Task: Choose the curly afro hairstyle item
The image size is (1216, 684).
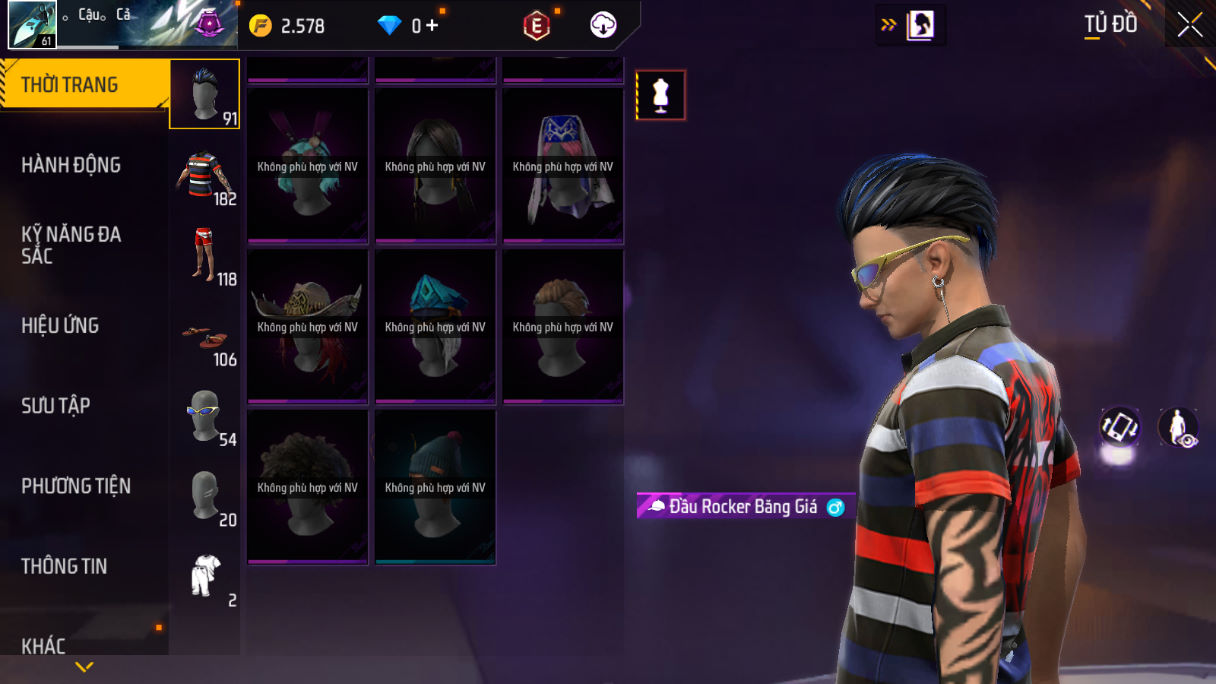Action: 307,486
